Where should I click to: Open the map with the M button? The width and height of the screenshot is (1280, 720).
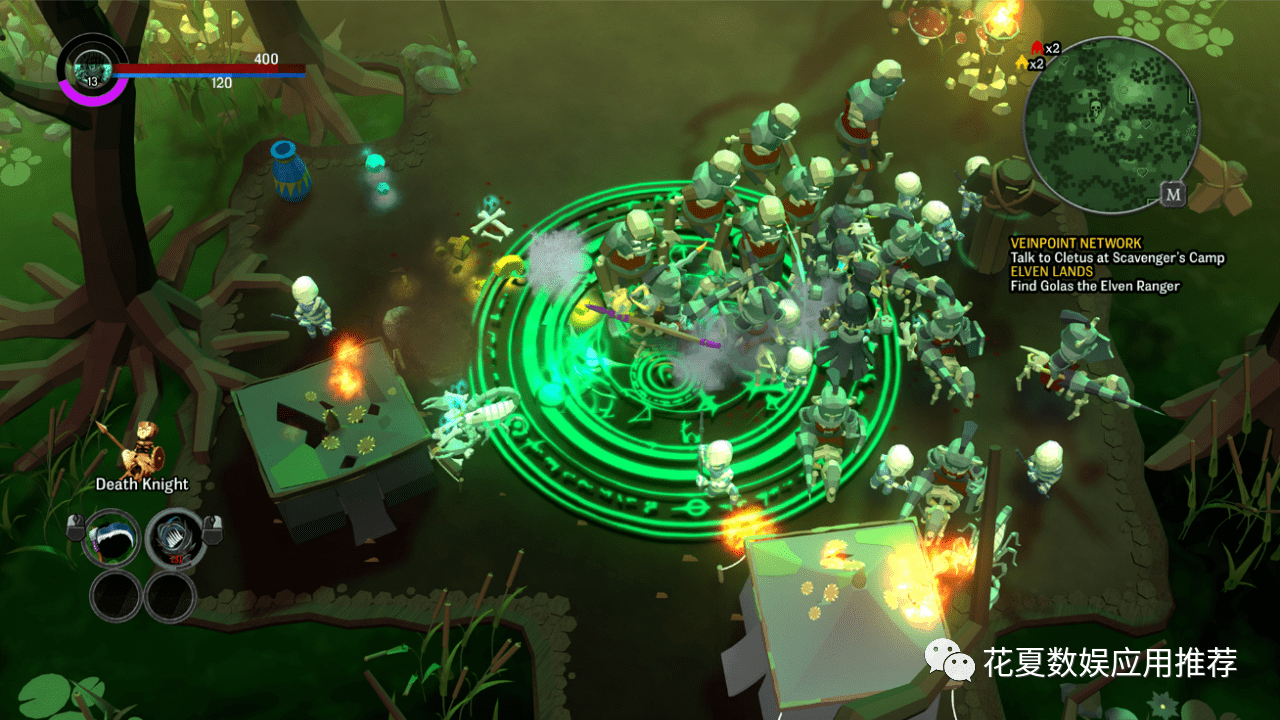1173,194
